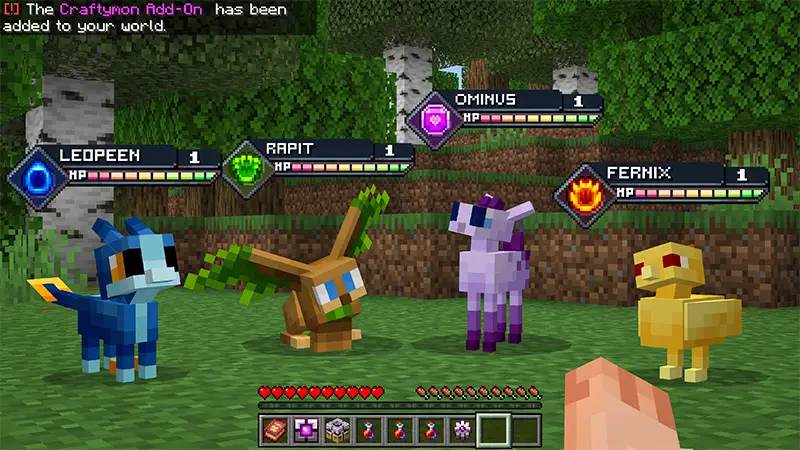Pick the white flower-shaped item slot
The image size is (800, 450).
pyautogui.click(x=463, y=431)
